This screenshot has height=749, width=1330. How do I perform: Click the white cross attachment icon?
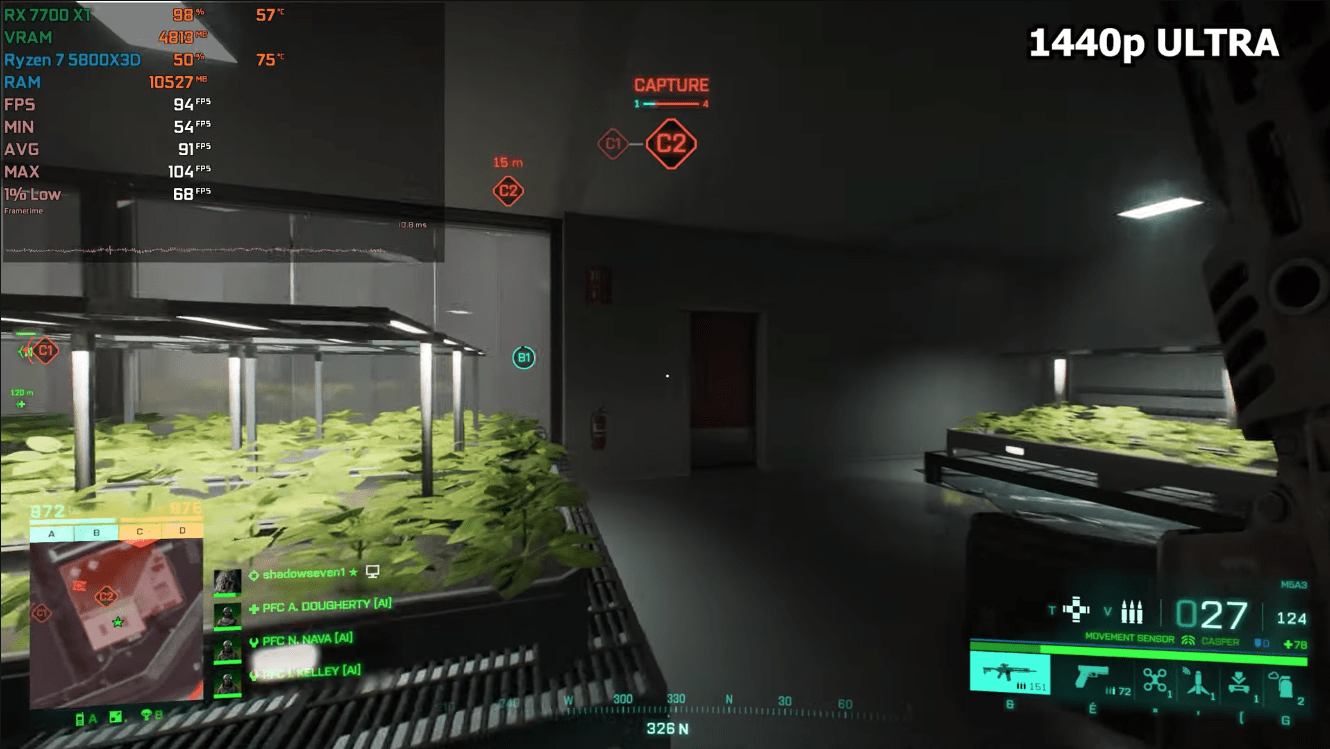tap(1076, 609)
